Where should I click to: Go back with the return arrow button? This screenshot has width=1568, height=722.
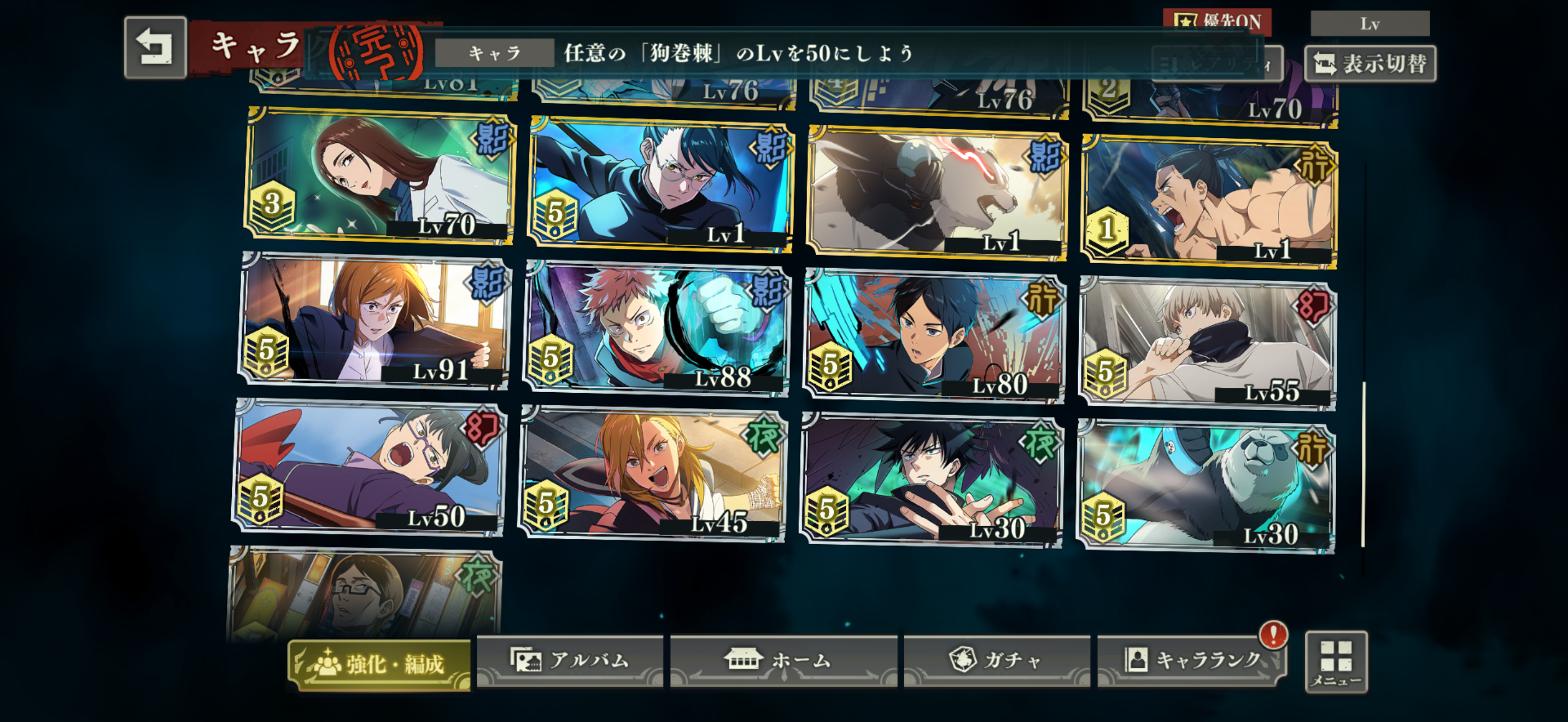click(x=155, y=48)
